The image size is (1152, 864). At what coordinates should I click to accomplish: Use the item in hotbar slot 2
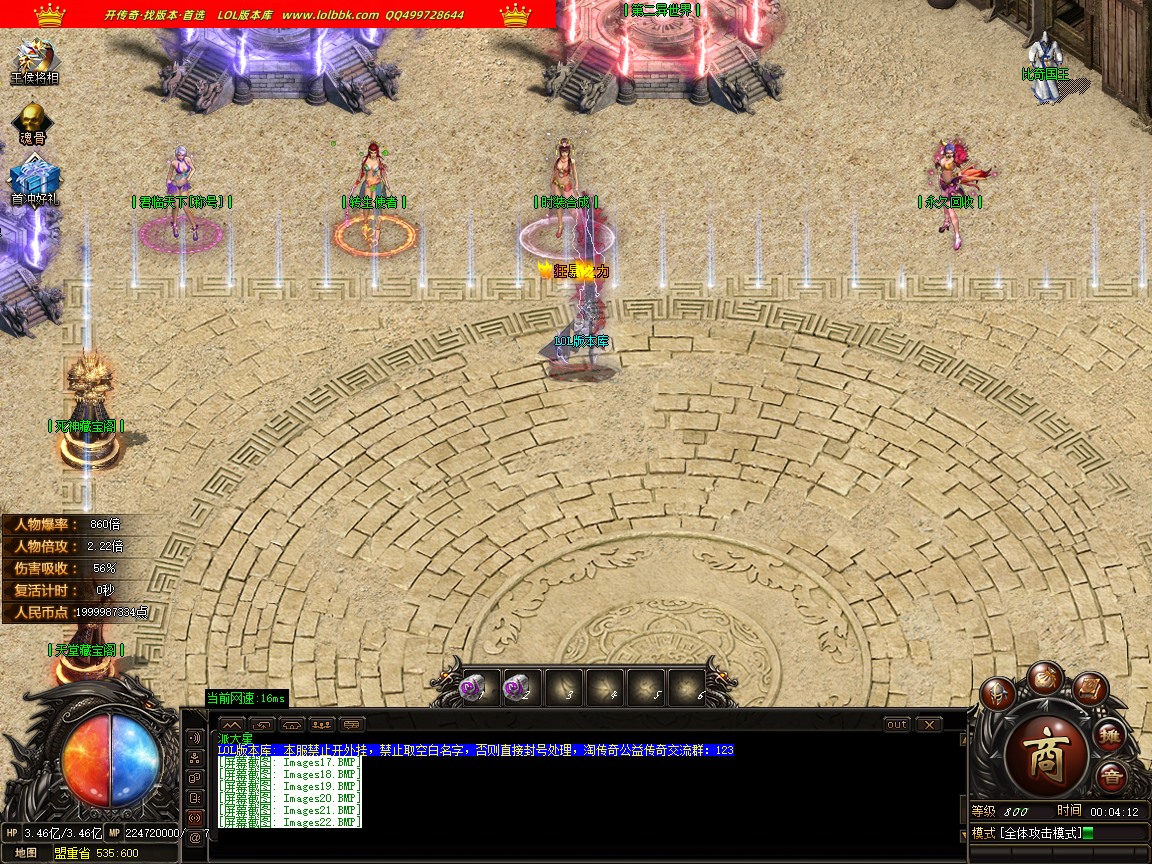522,688
